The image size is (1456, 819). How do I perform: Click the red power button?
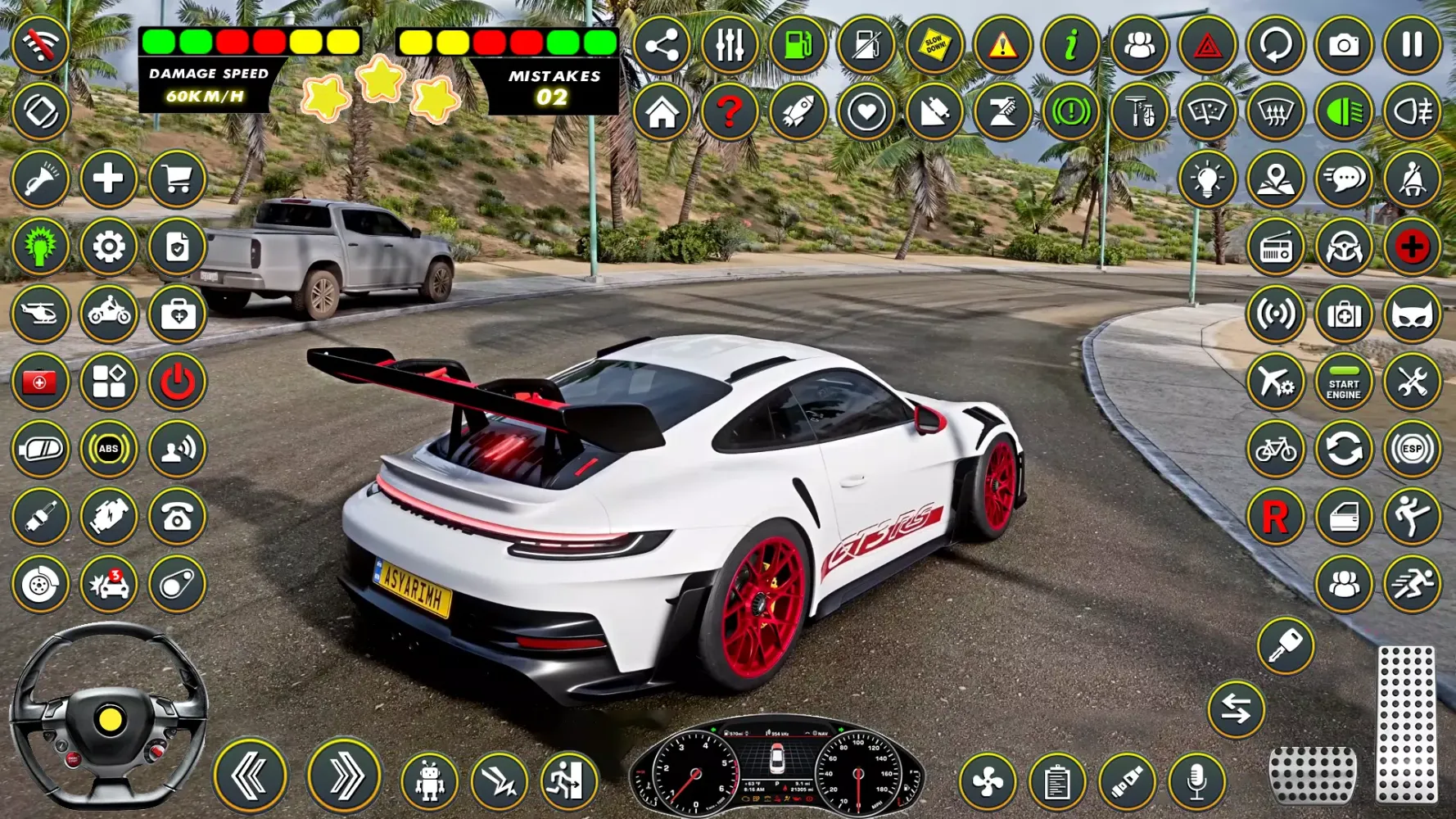pos(177,382)
